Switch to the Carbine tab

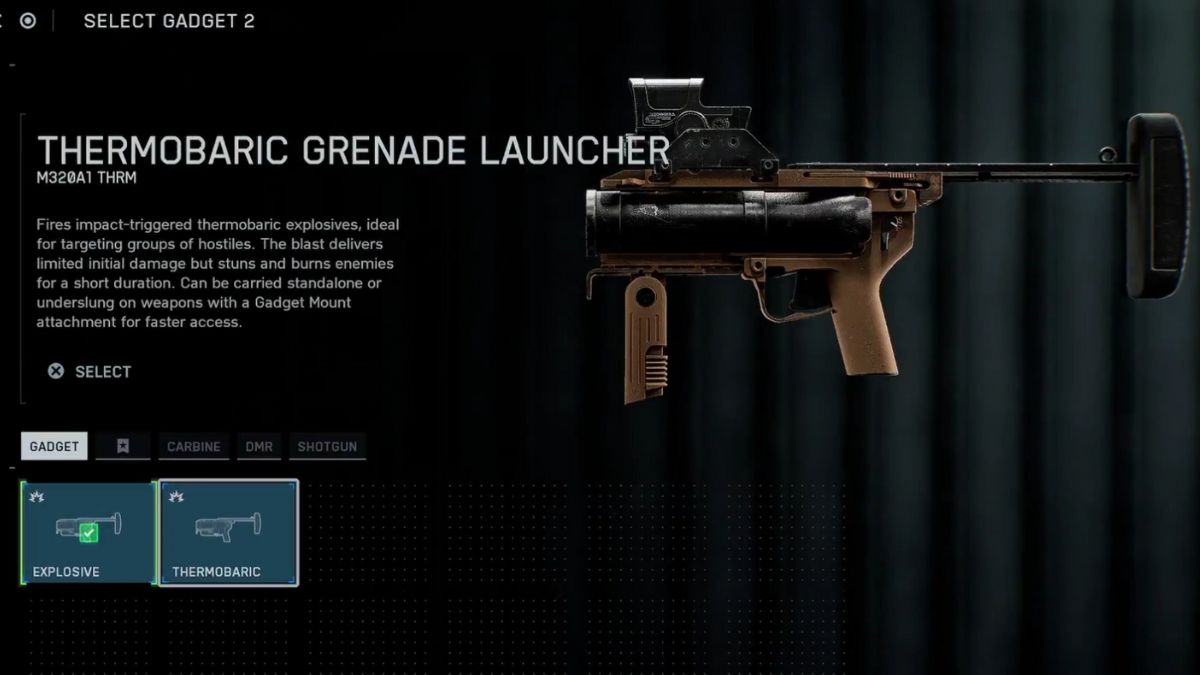coord(194,446)
